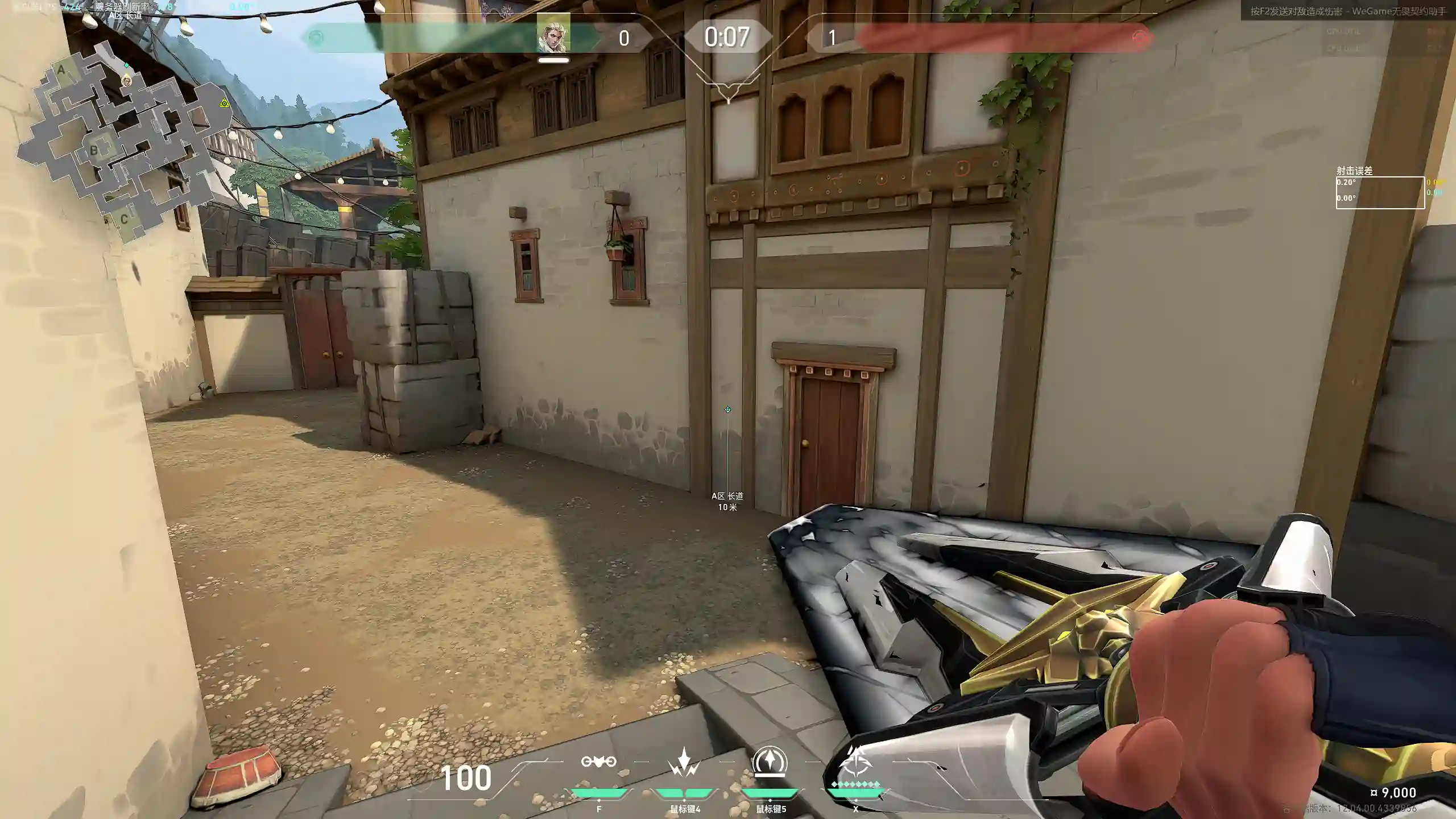The image size is (1456, 819).
Task: Activate the Owl Drone ability icon
Action: click(x=598, y=762)
